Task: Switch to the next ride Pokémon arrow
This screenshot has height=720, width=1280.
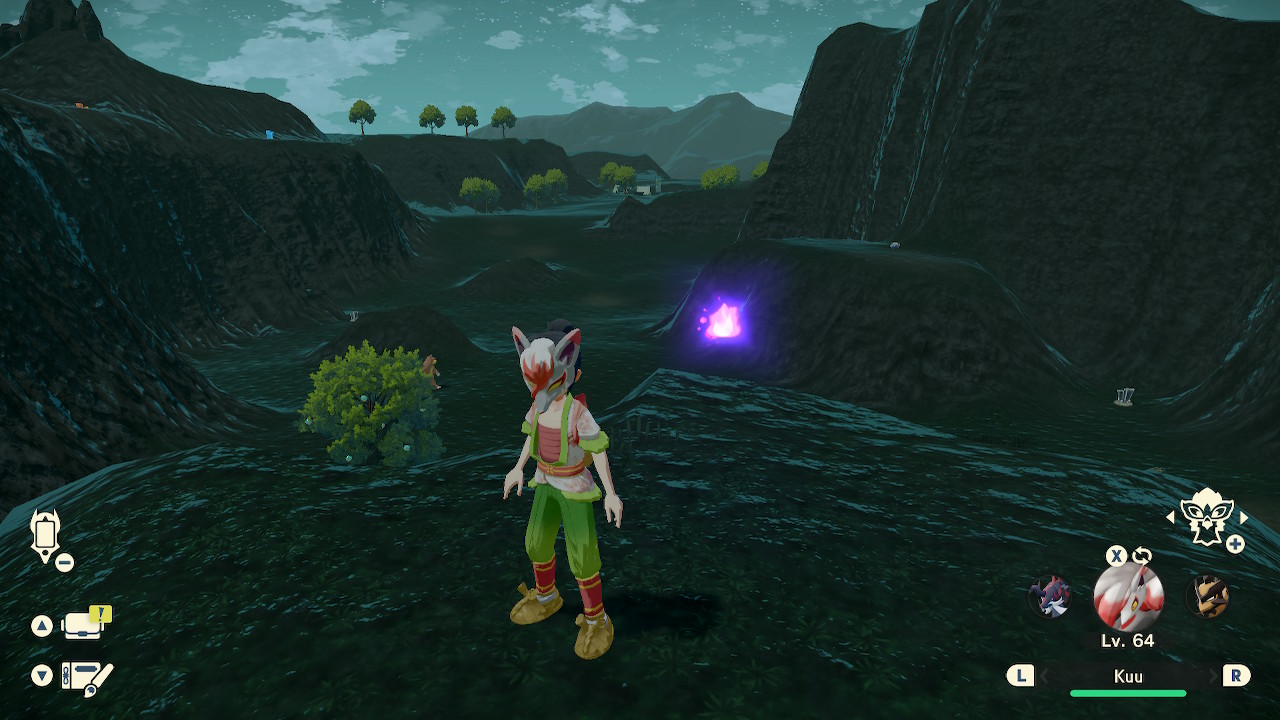Action: 1244,517
